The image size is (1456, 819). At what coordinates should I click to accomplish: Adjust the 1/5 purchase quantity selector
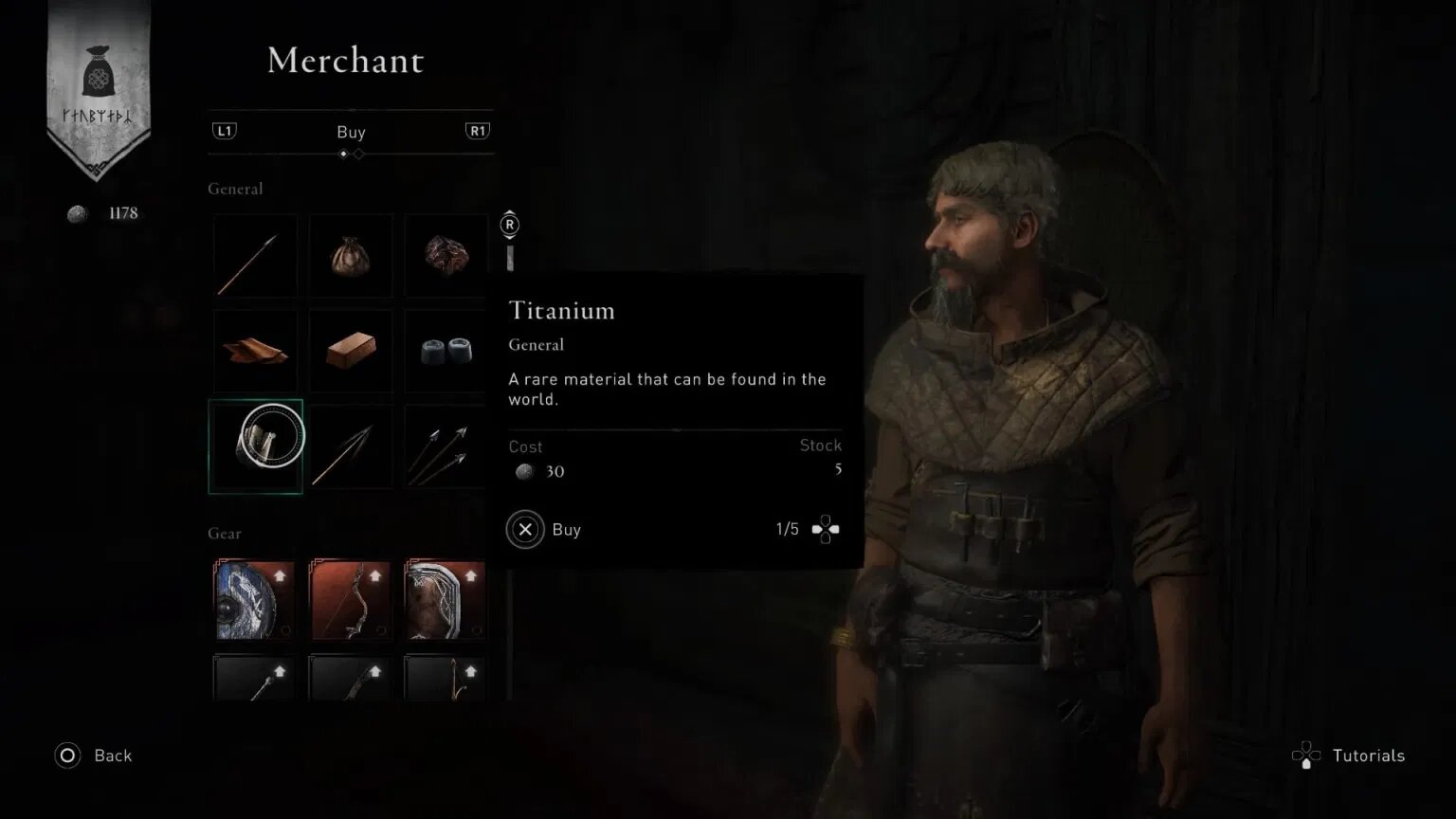tap(825, 530)
